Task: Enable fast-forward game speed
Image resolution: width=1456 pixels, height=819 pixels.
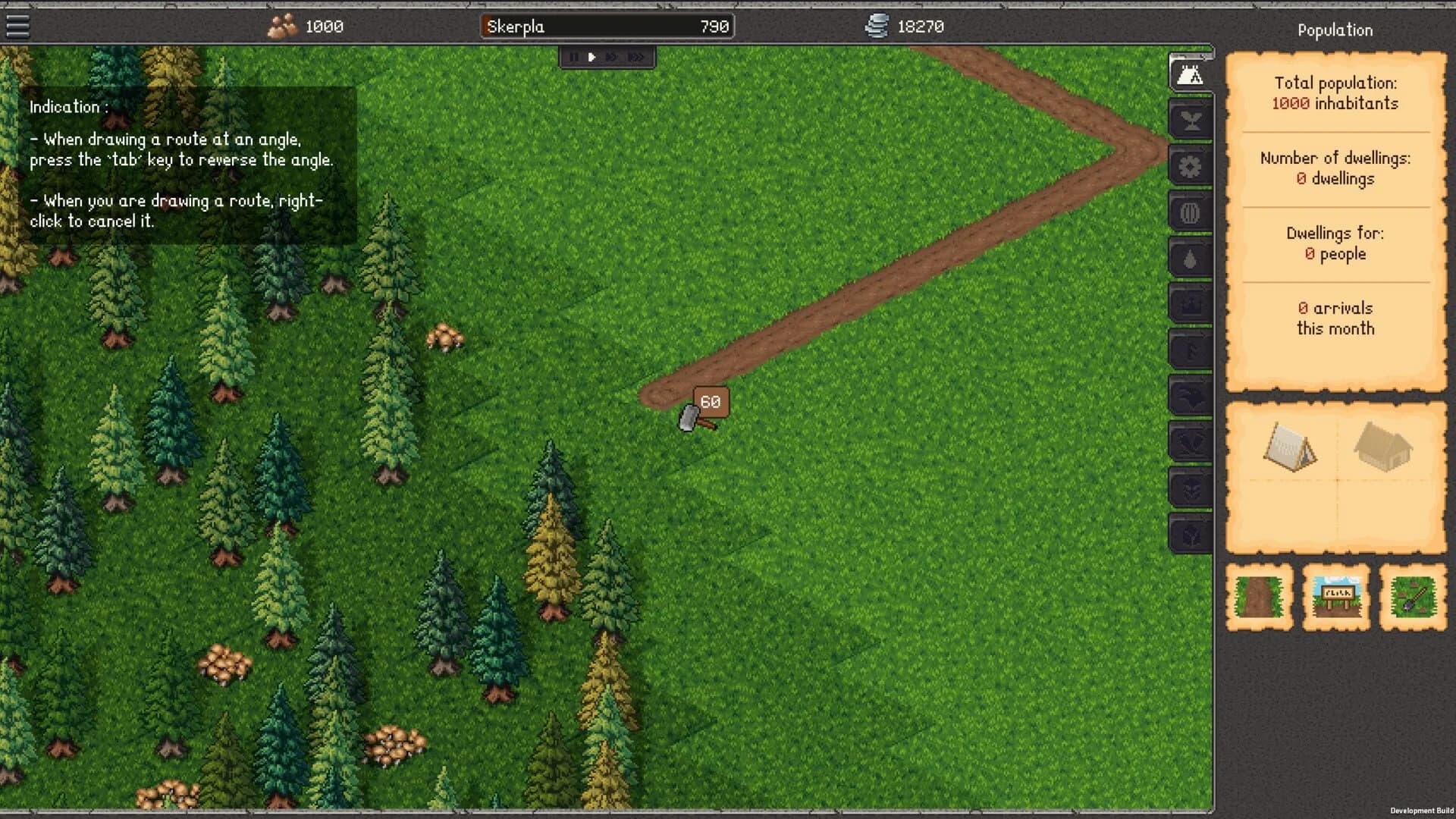Action: click(613, 56)
